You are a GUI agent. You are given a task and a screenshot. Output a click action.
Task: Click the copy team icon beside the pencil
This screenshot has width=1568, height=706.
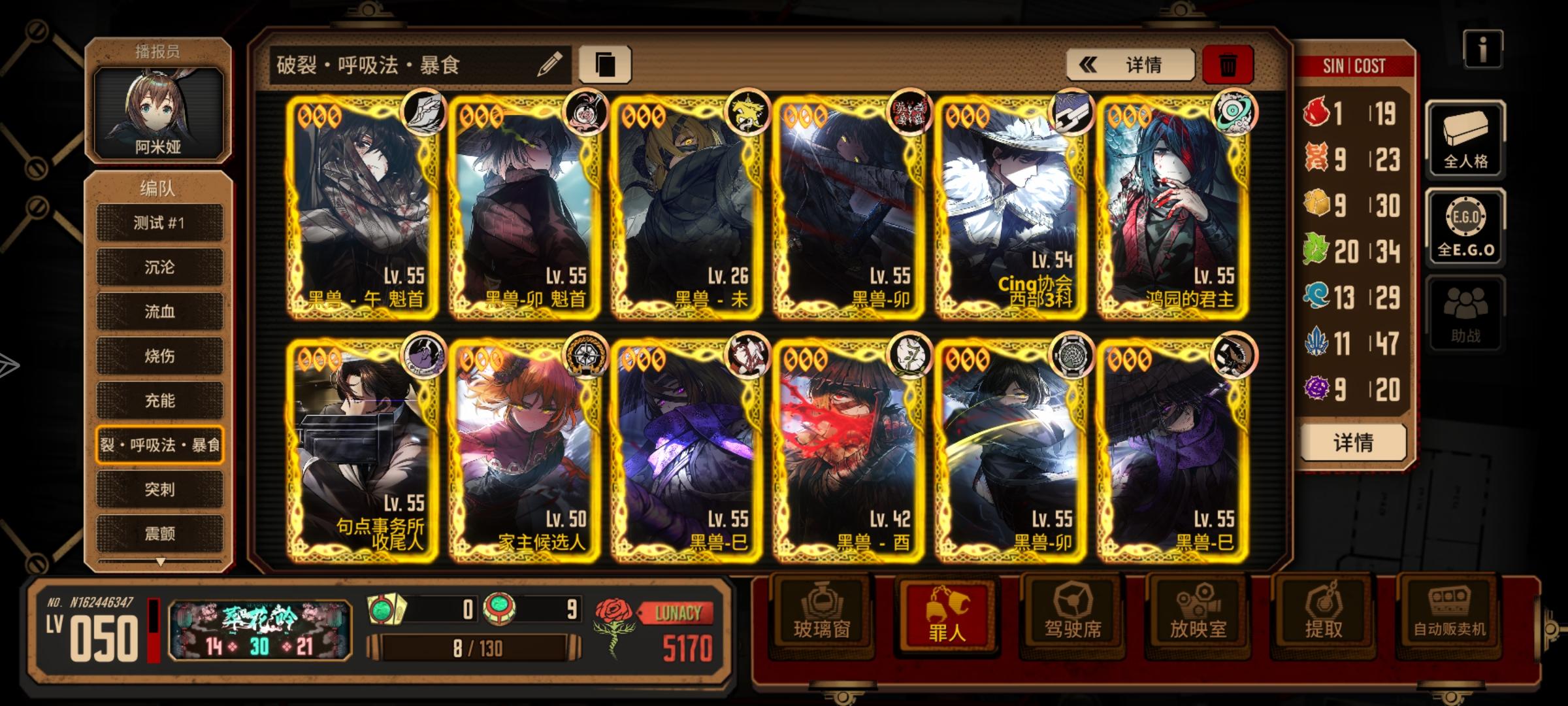click(x=608, y=63)
